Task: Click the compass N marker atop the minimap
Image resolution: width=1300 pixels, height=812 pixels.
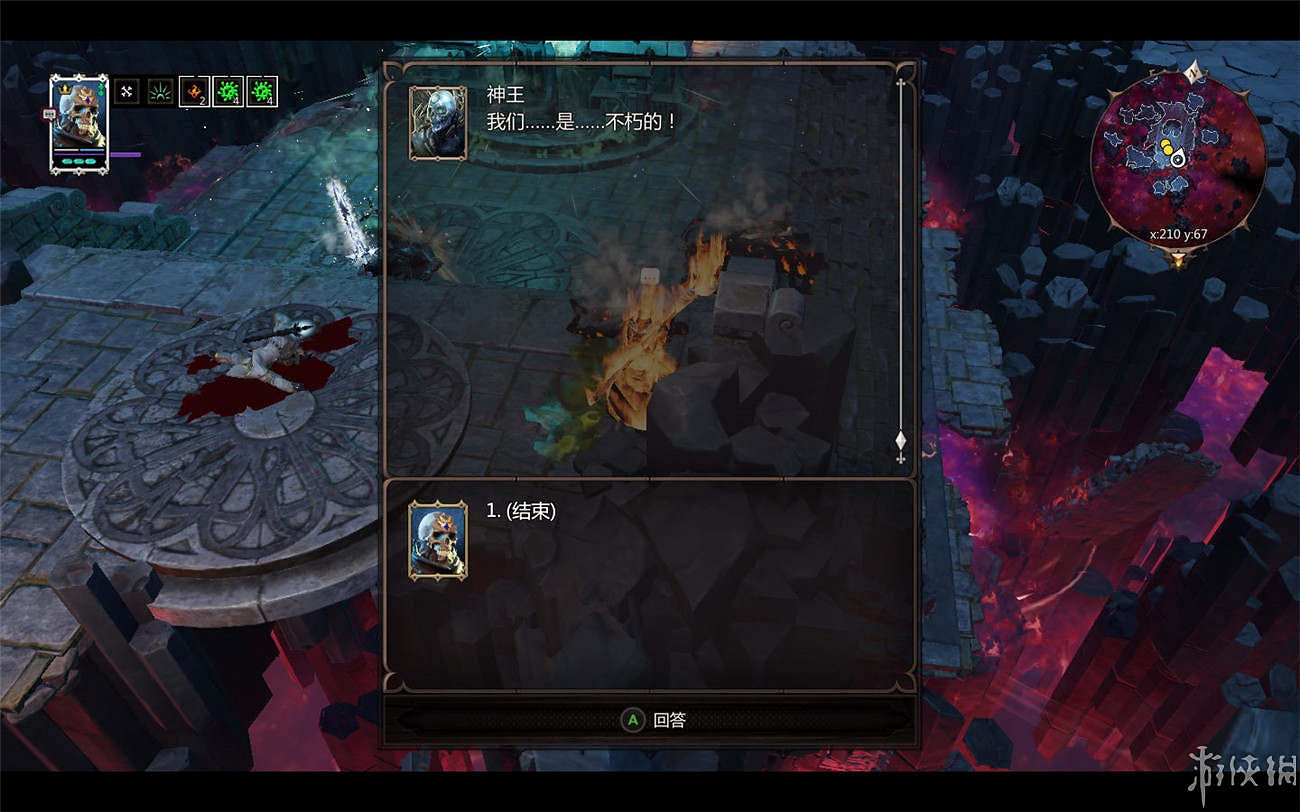Action: [x=1193, y=70]
